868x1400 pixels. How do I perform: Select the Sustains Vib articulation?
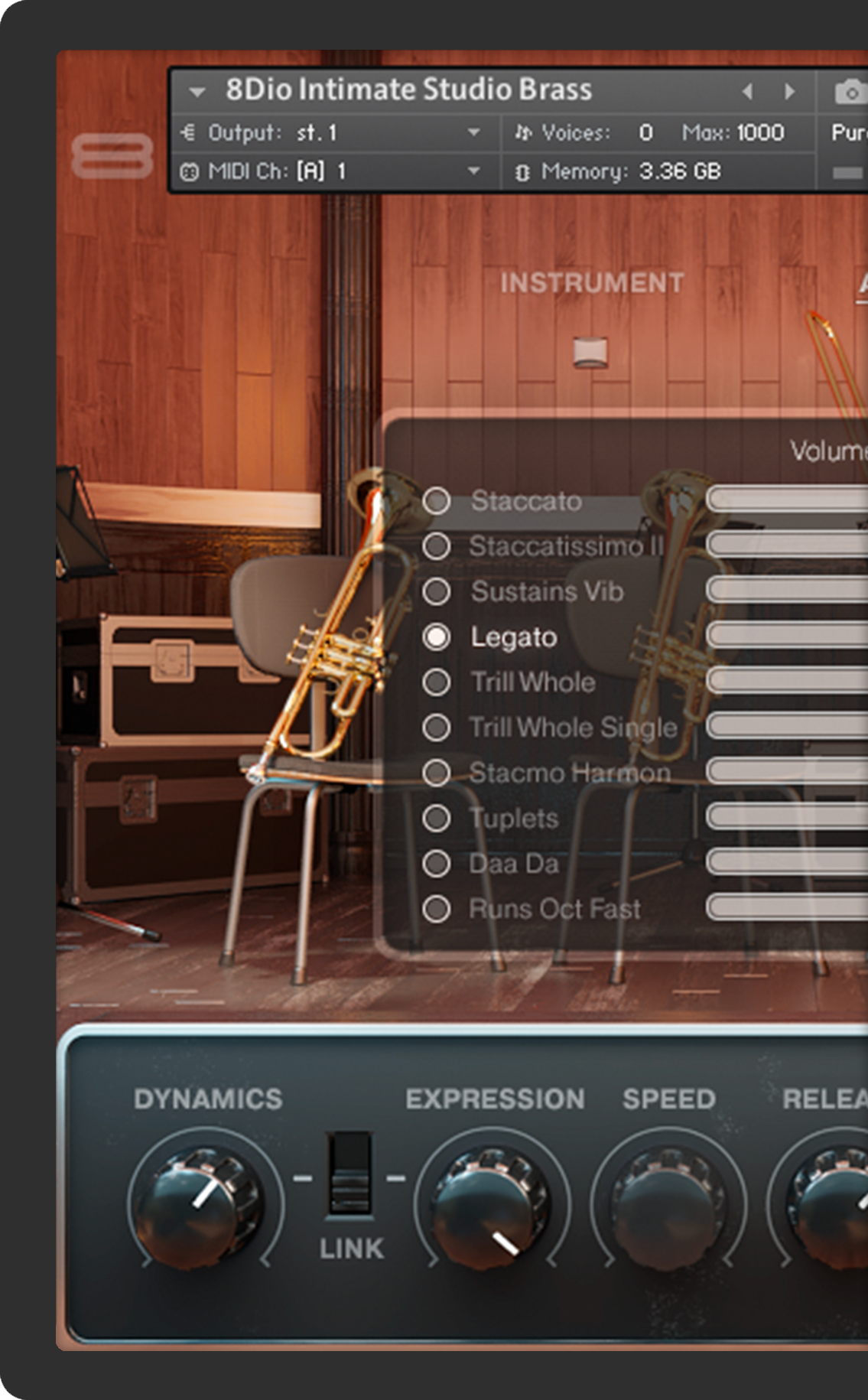coord(437,591)
